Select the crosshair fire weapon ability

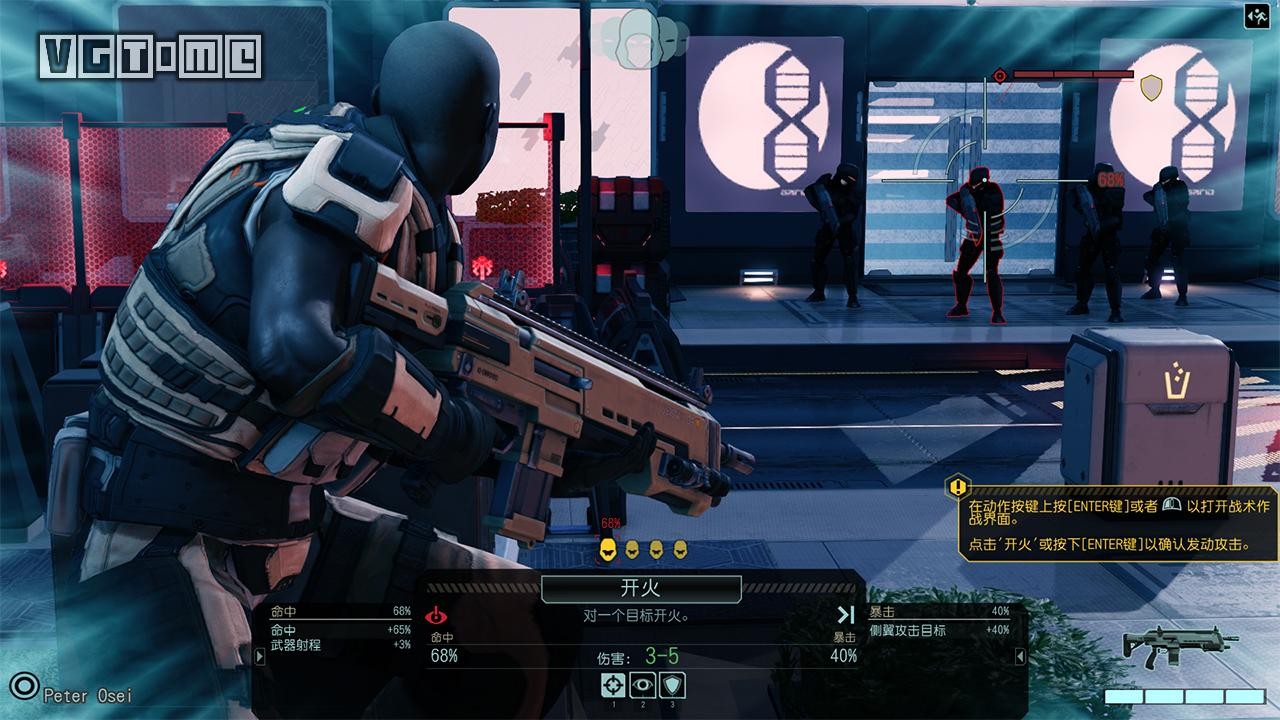click(612, 685)
